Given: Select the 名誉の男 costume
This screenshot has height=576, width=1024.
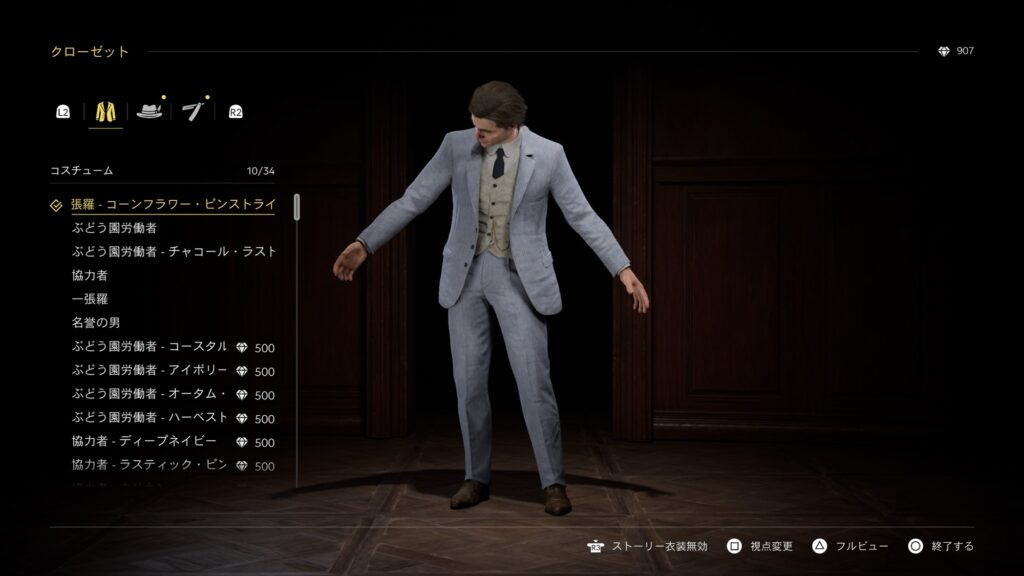Looking at the screenshot, I should 96,323.
